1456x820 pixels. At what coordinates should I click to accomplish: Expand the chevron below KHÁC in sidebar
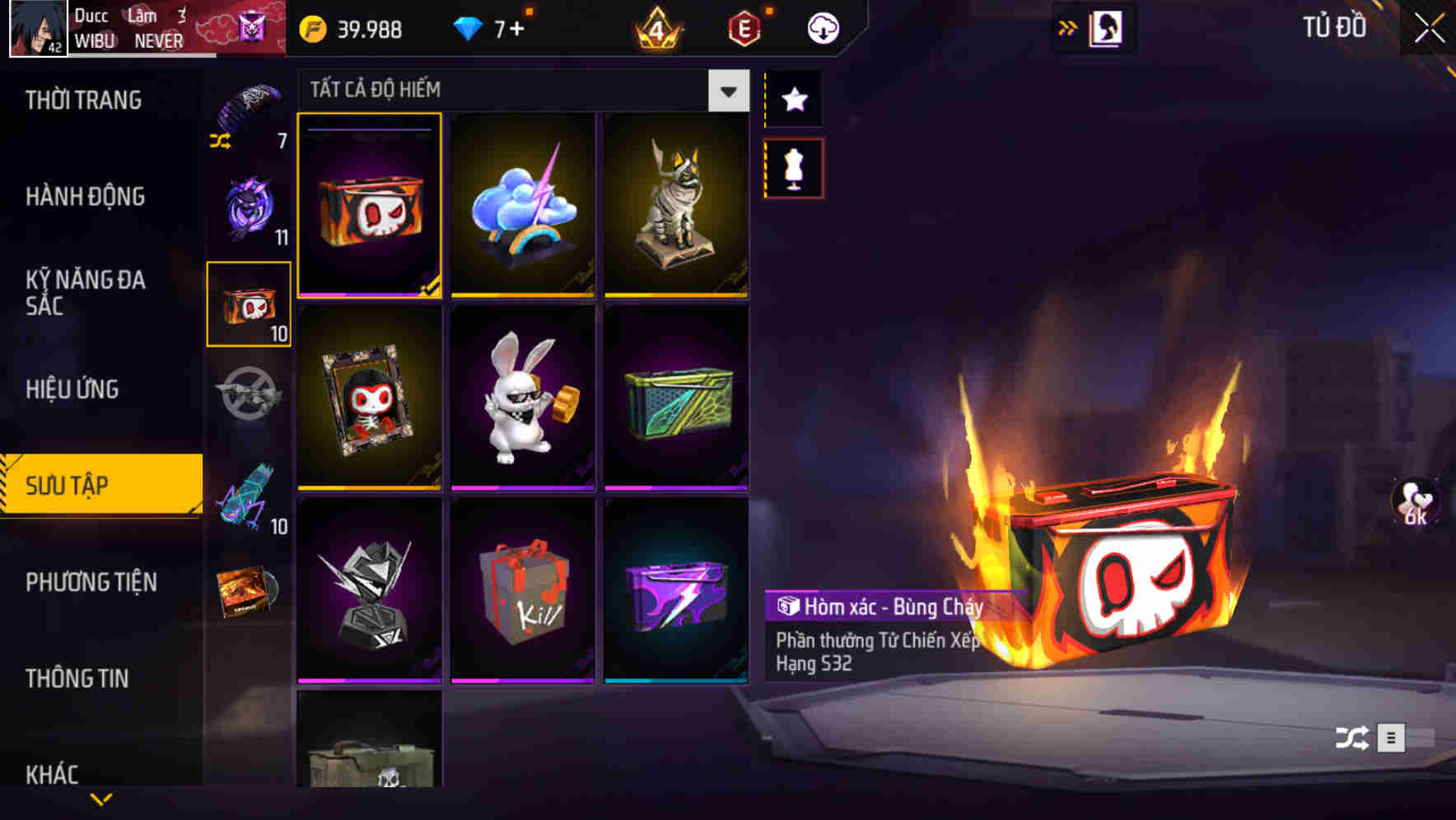pos(101,799)
